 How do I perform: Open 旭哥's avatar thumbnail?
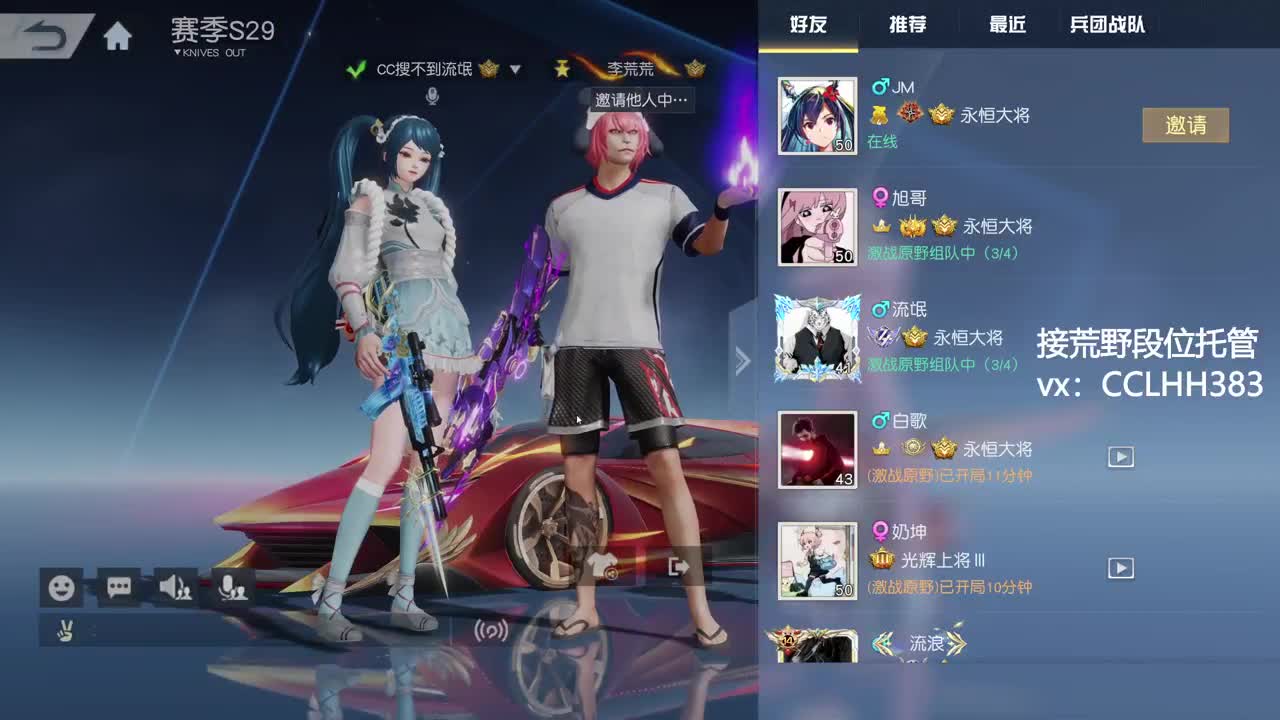[817, 227]
